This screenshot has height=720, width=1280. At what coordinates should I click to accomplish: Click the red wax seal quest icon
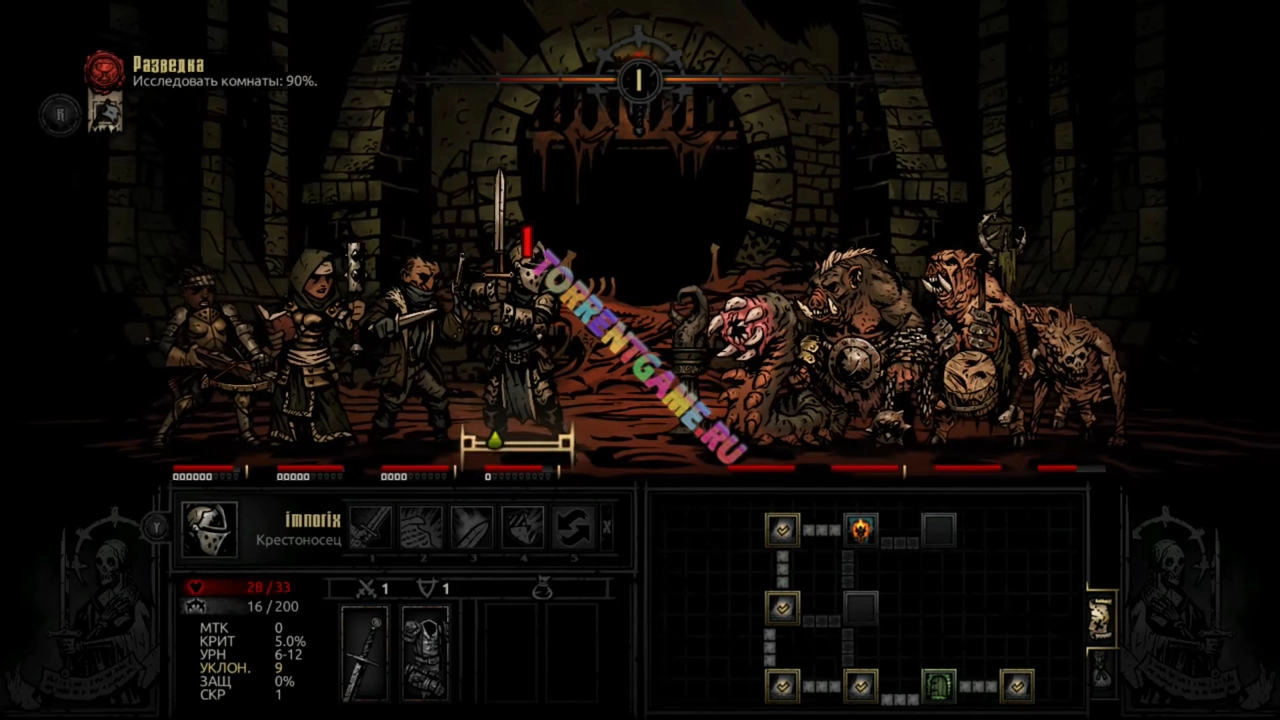104,71
